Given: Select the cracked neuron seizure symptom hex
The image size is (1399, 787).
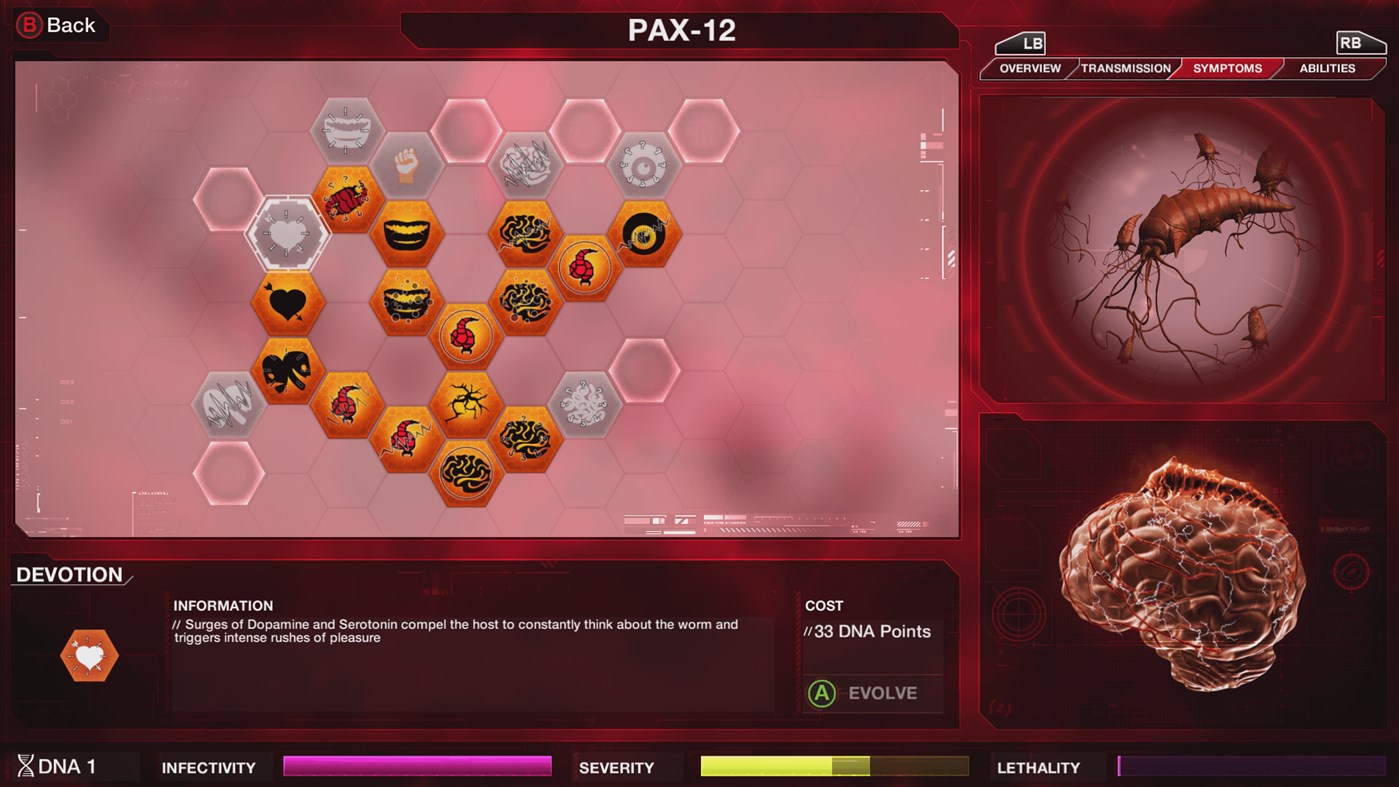Looking at the screenshot, I should 465,404.
